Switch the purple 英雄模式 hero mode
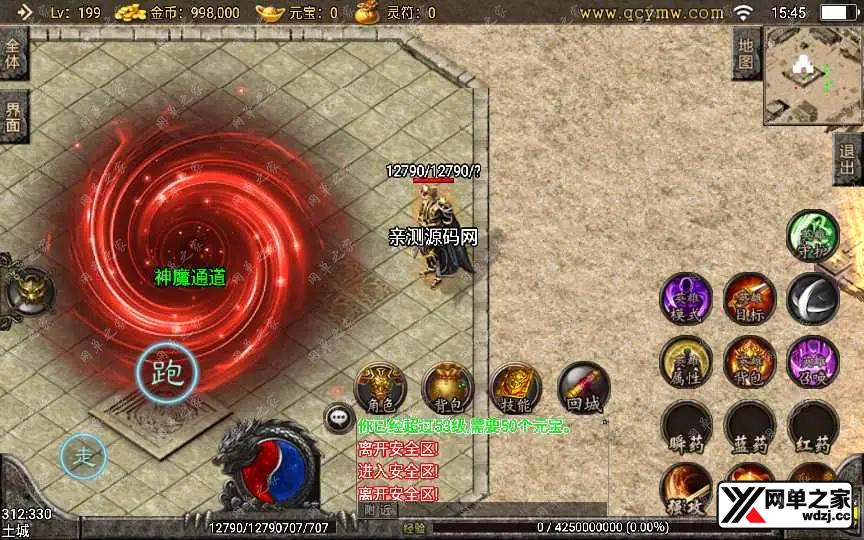This screenshot has height=540, width=864. [x=686, y=299]
